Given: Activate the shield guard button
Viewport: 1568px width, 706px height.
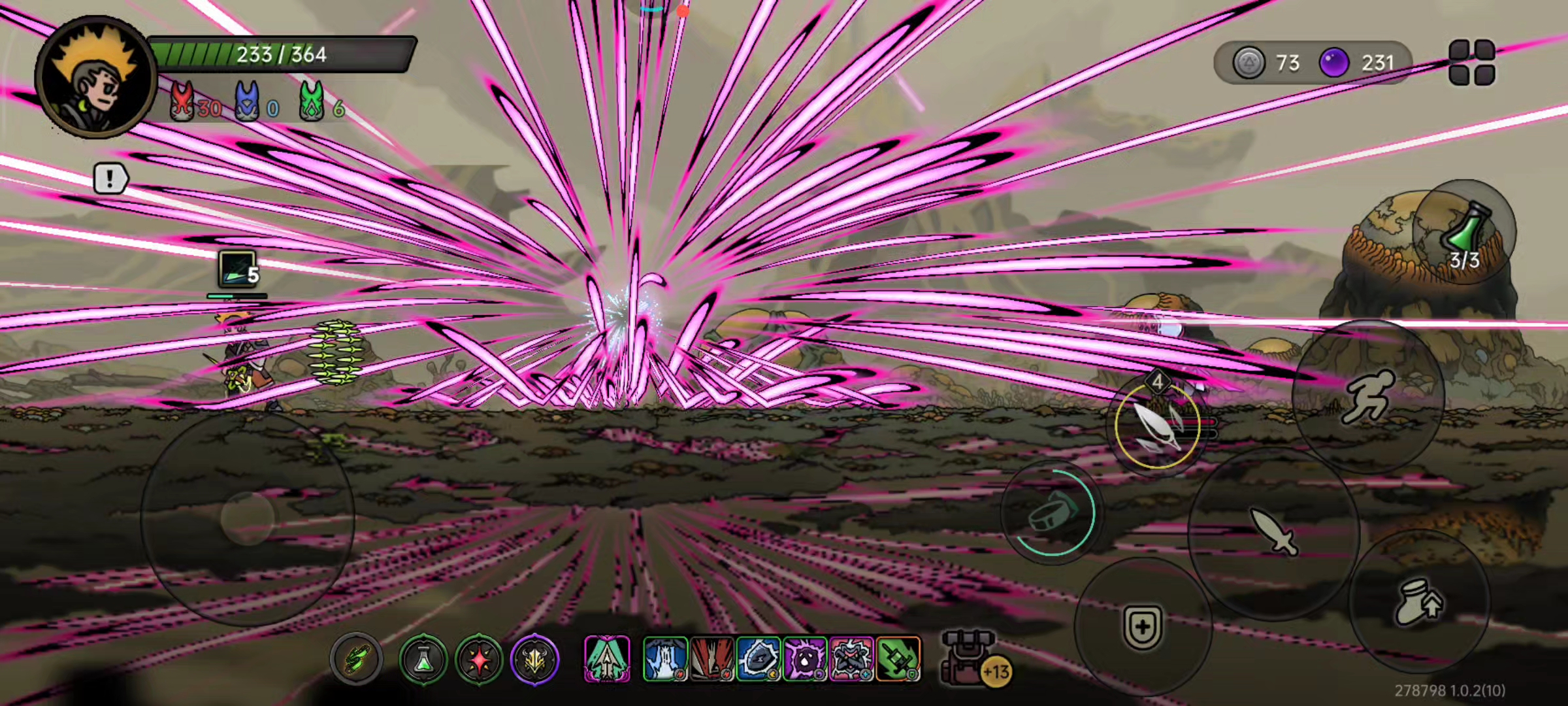Looking at the screenshot, I should pos(1143,626).
